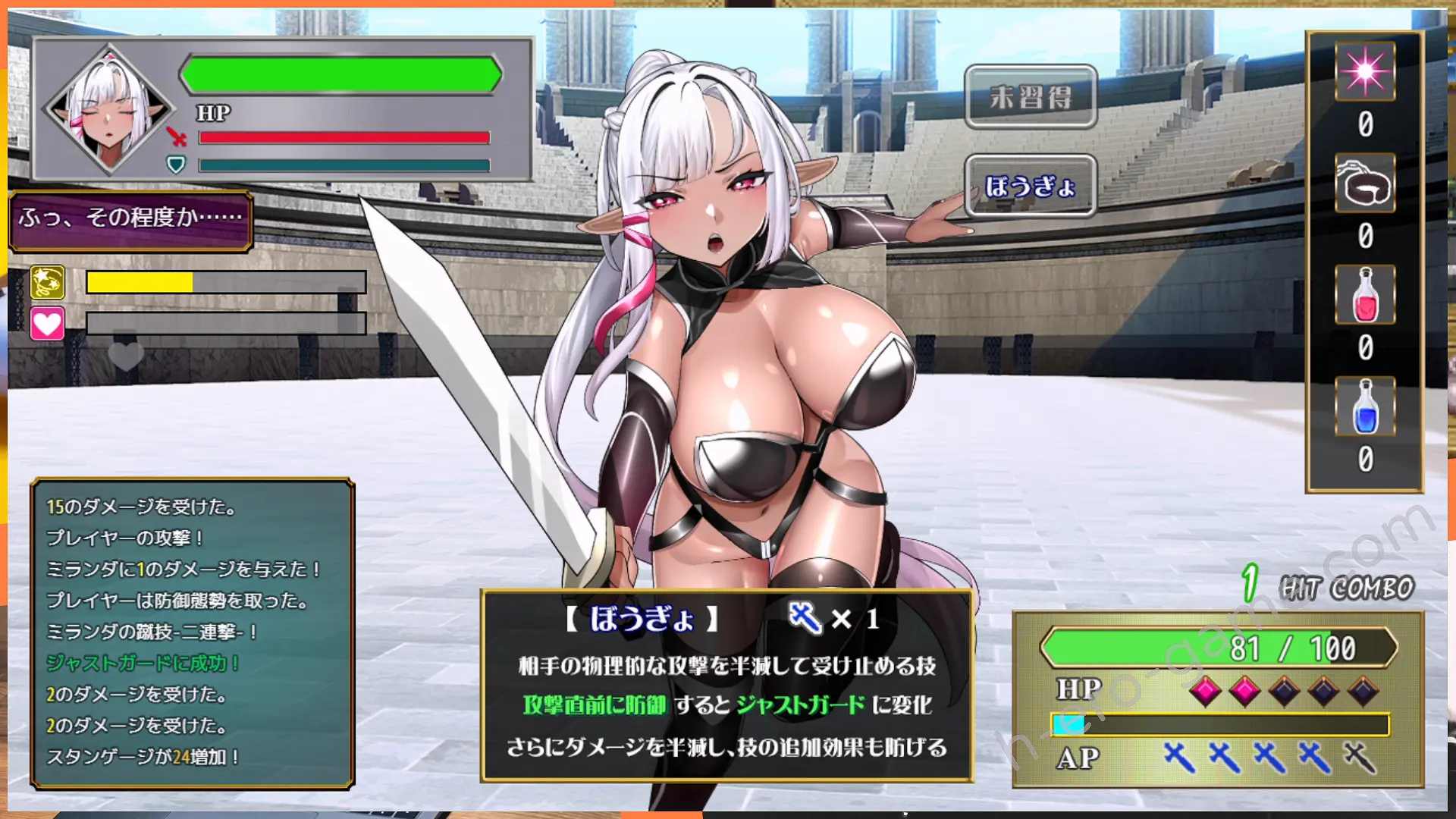Viewport: 1456px width, 819px height.
Task: Click the red sword attack stat icon
Action: click(x=175, y=138)
